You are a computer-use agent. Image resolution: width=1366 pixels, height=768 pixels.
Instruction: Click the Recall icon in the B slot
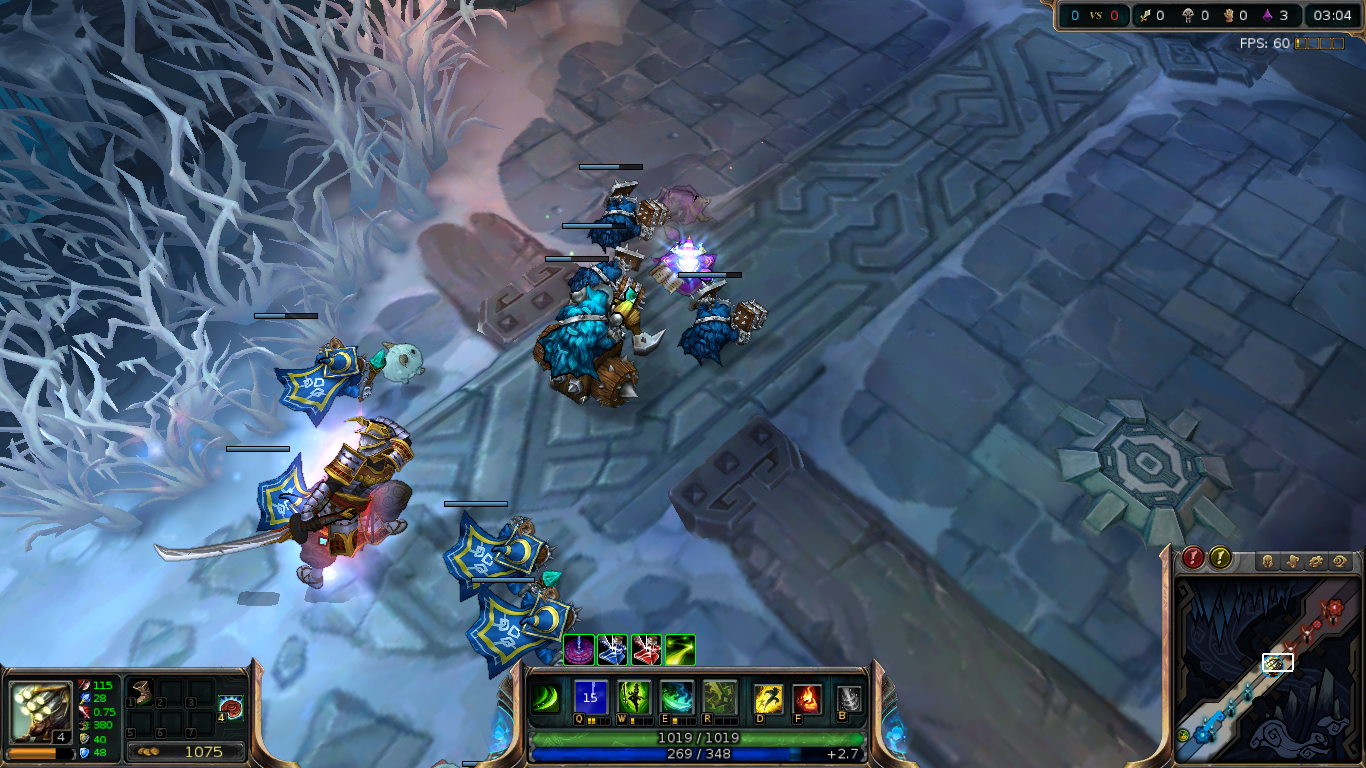pyautogui.click(x=848, y=699)
